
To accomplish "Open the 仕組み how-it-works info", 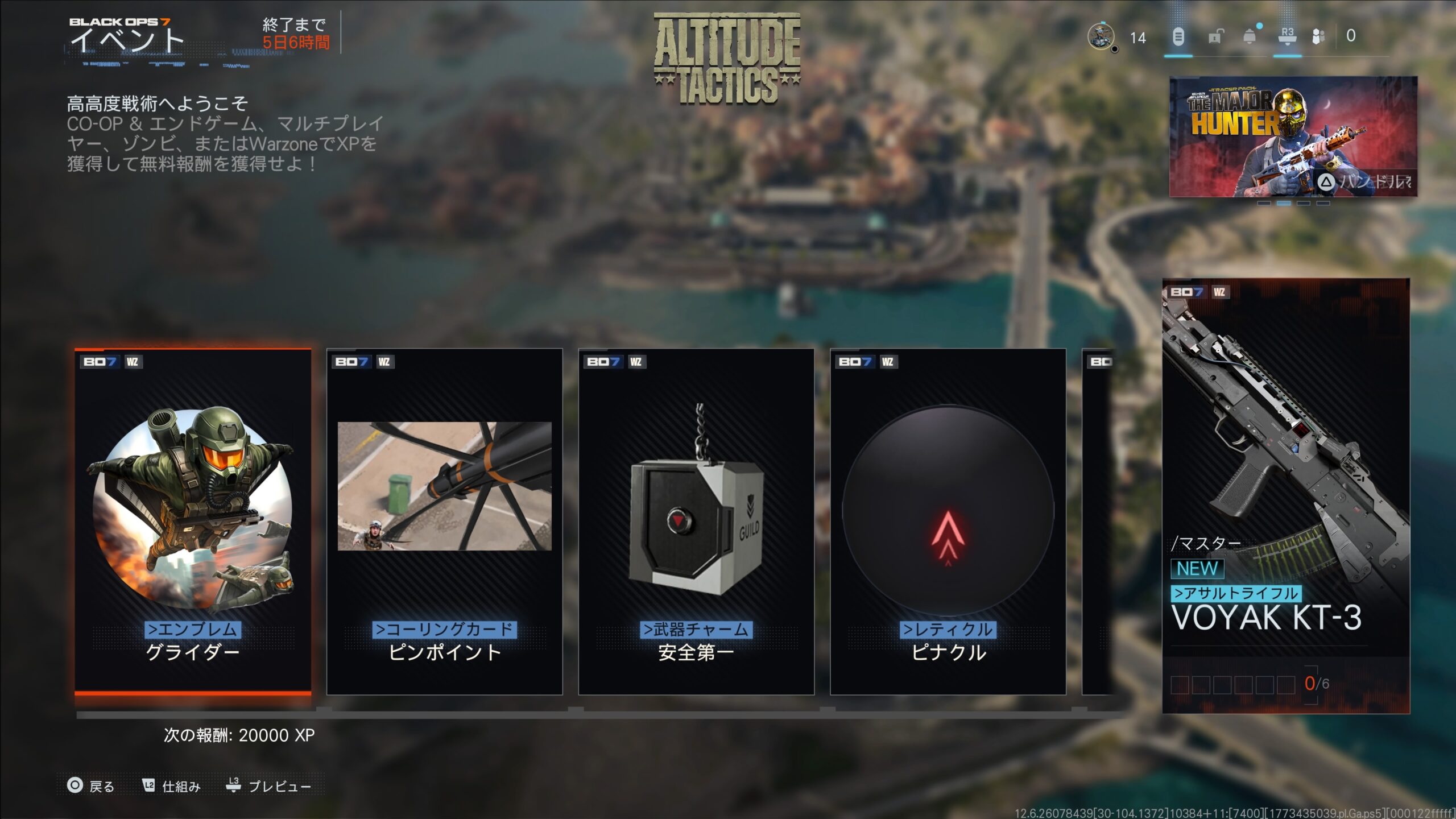I will pyautogui.click(x=171, y=786).
